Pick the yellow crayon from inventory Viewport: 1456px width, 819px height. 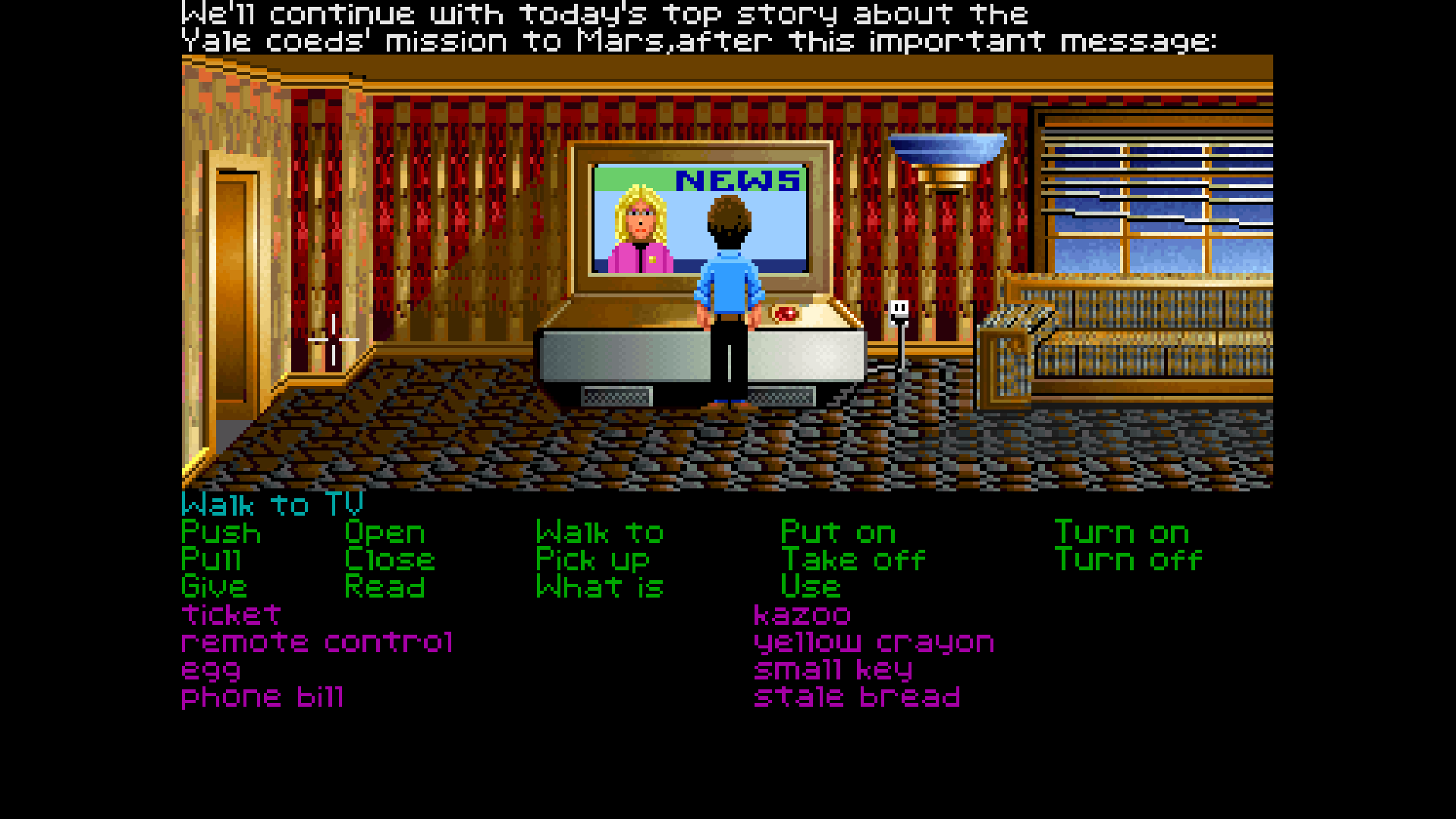coord(873,642)
